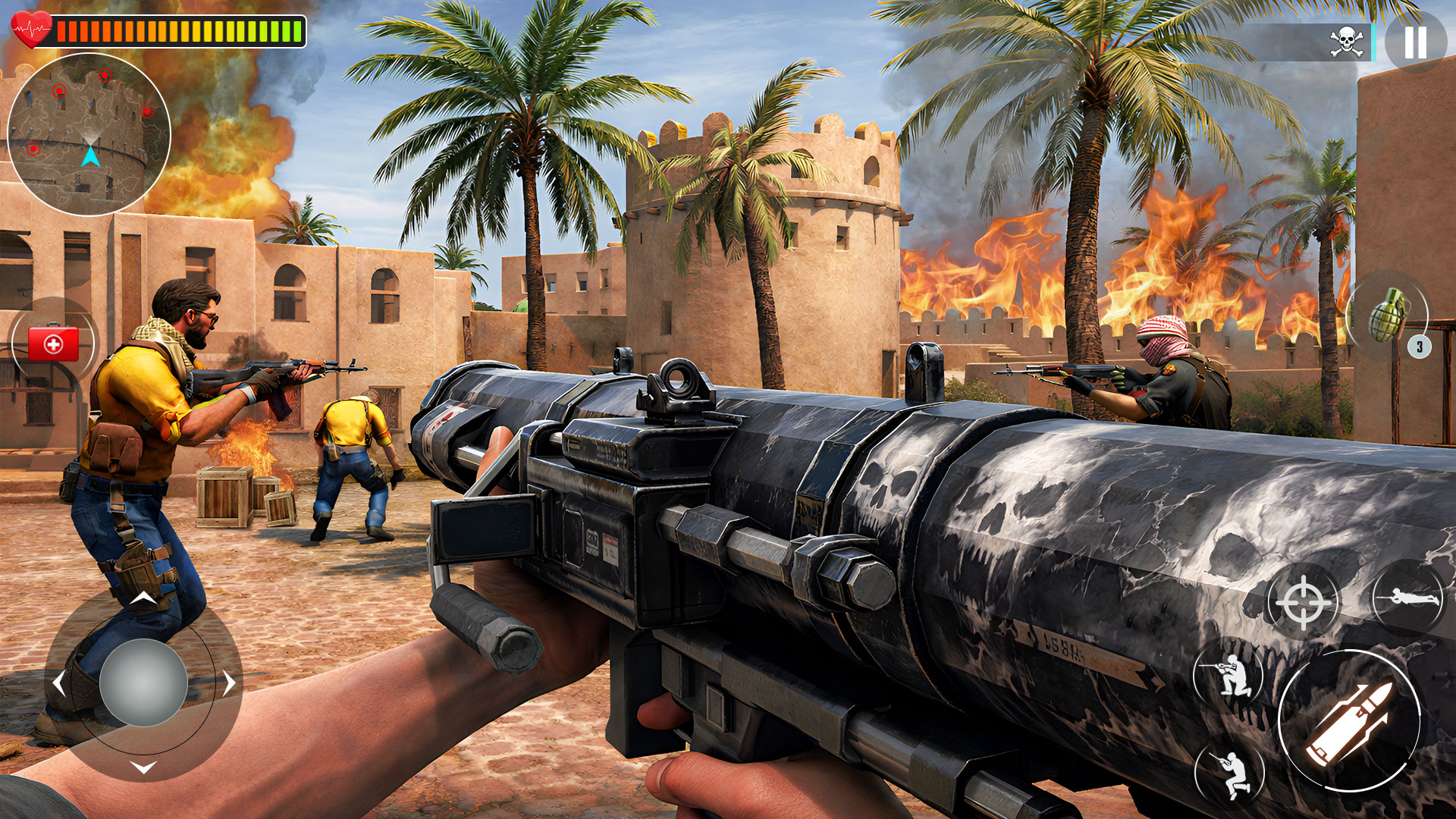Open the circular minimap
This screenshot has height=819, width=1456.
[89, 134]
